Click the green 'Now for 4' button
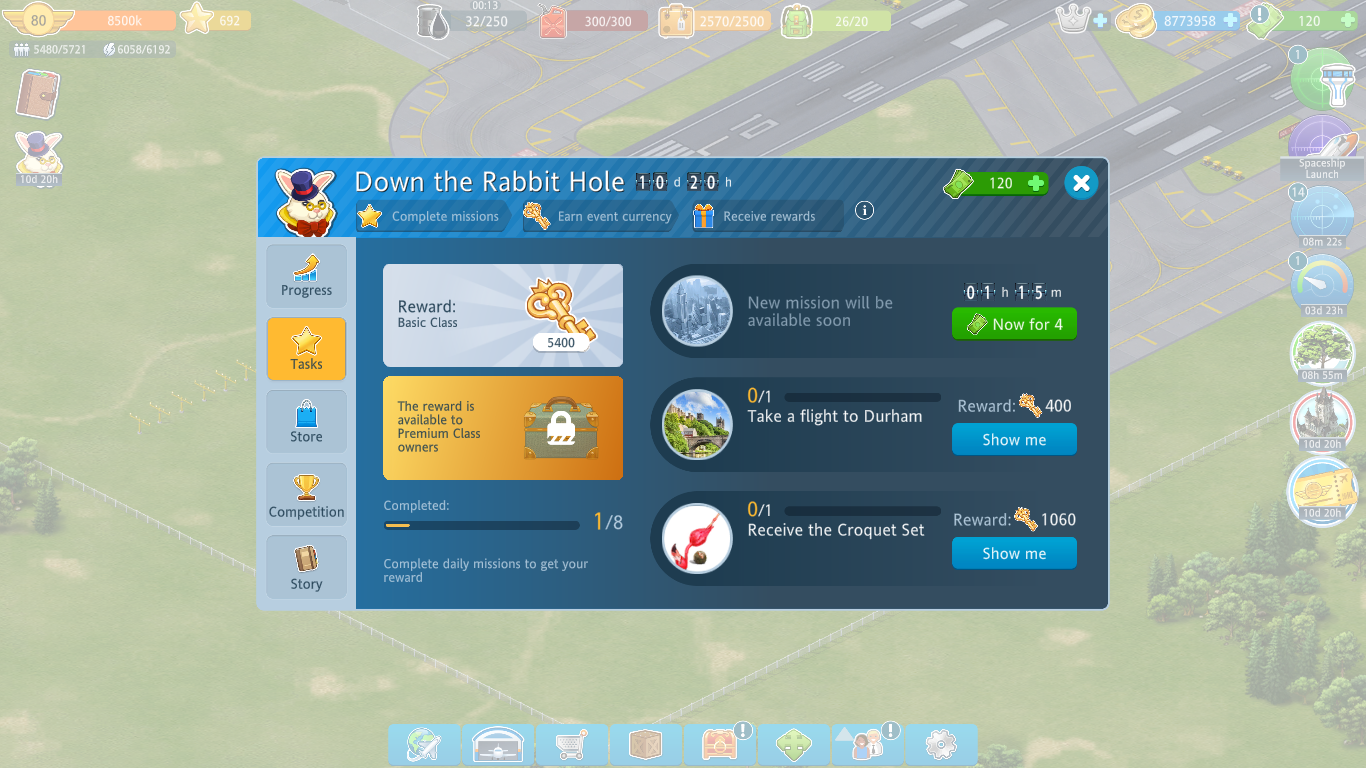 tap(1014, 324)
